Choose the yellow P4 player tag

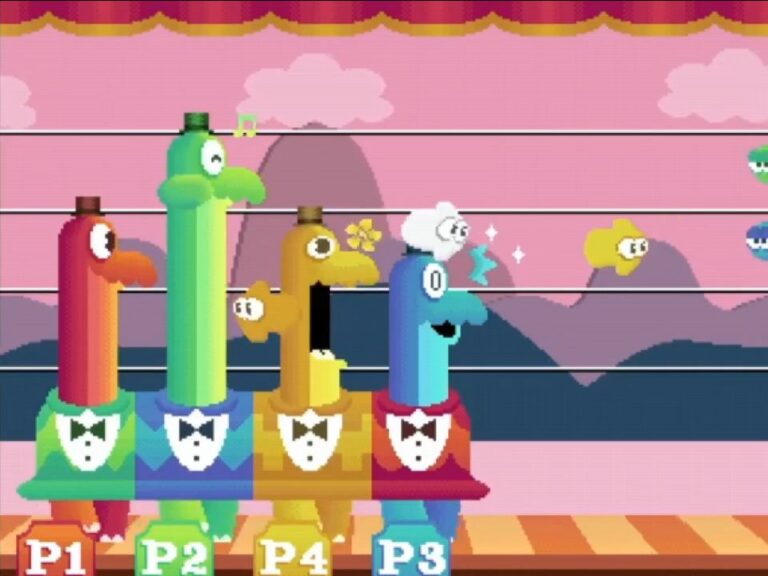292,553
